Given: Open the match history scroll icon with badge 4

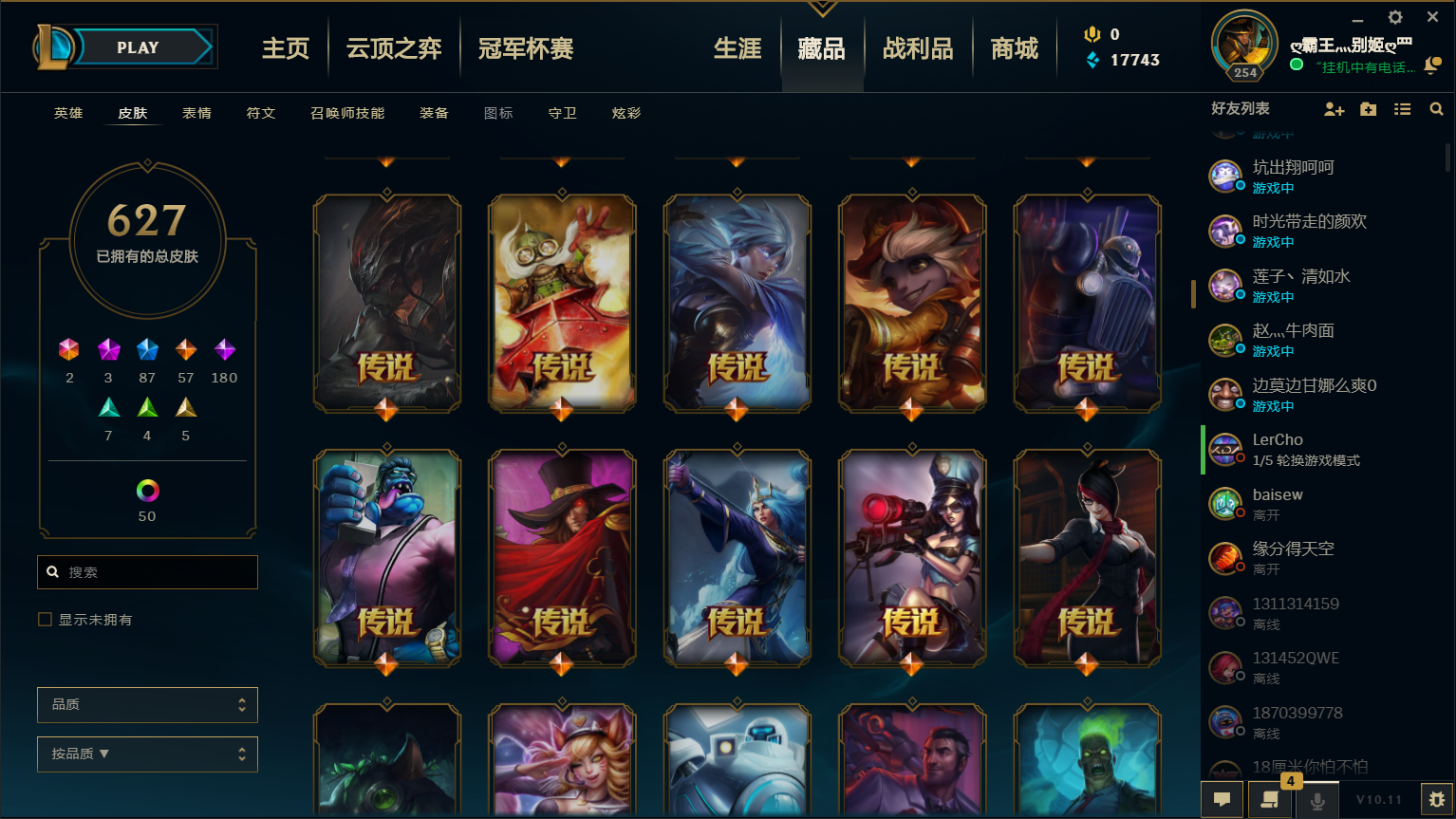Looking at the screenshot, I should click(x=1269, y=800).
